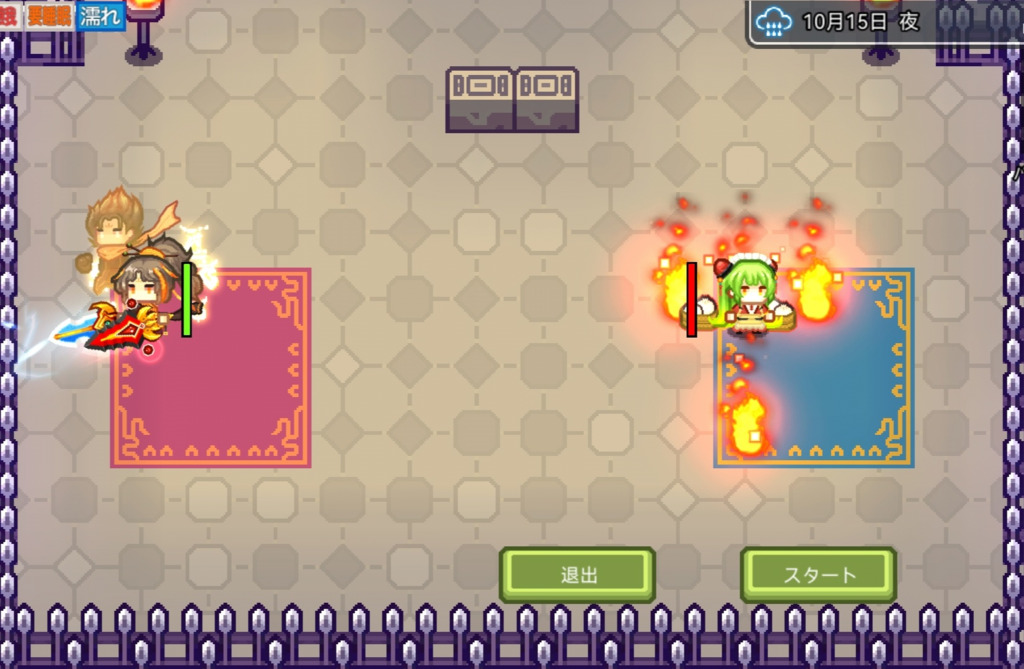
Task: Leave the arena with the 退出 button
Action: point(578,575)
